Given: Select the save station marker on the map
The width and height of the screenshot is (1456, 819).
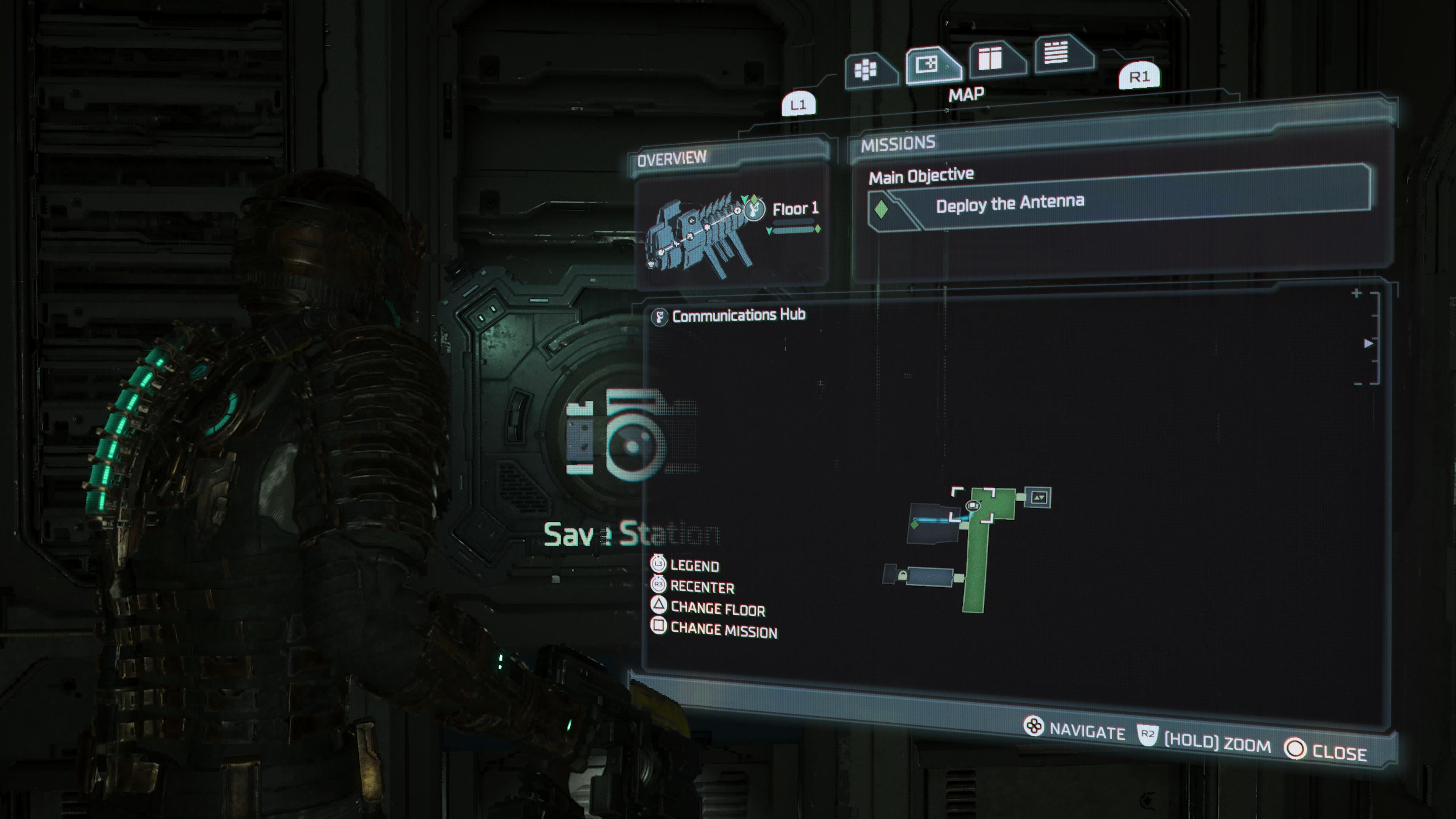Looking at the screenshot, I should (x=973, y=505).
